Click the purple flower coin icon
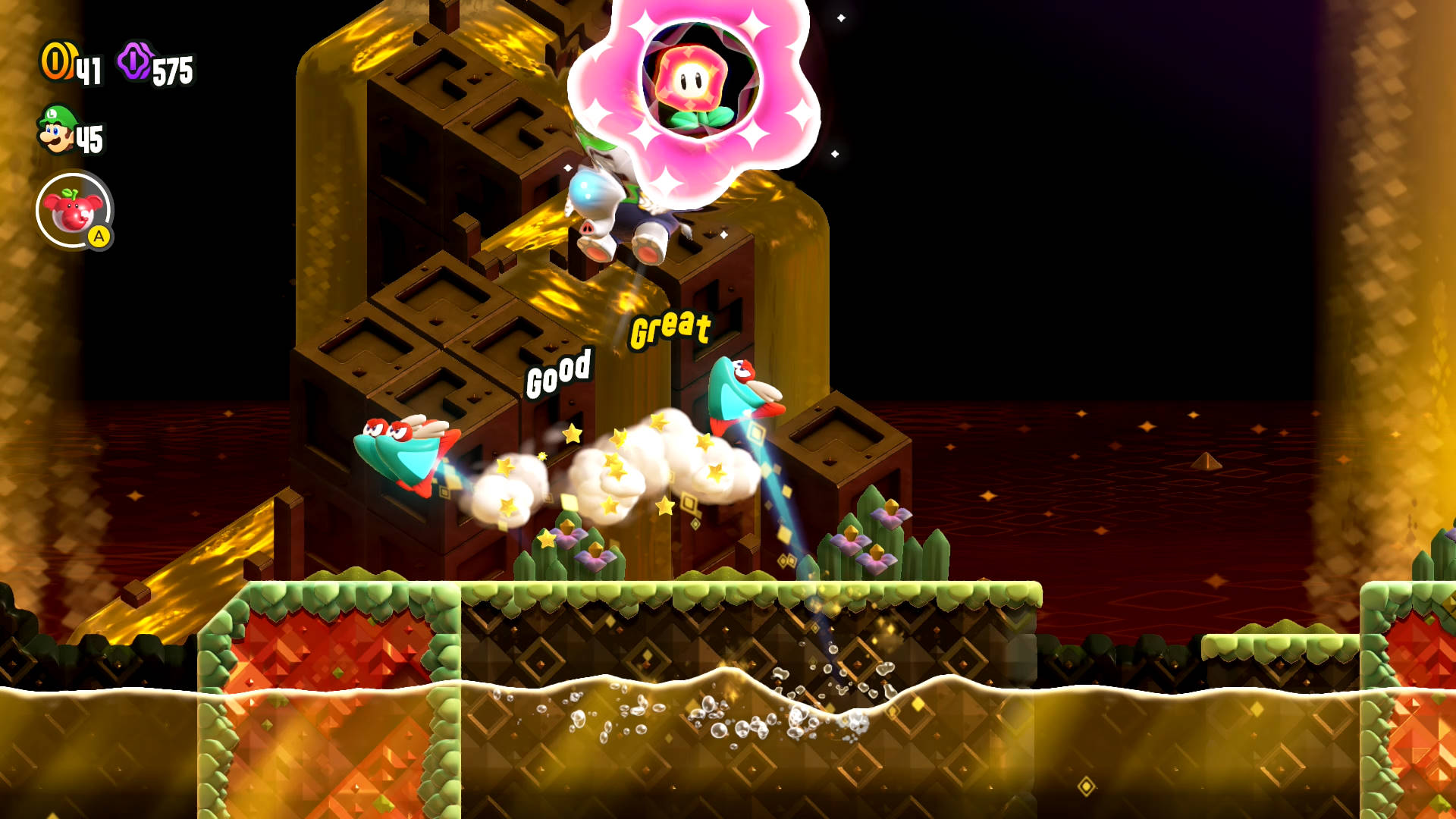The image size is (1456, 819). coord(135,61)
